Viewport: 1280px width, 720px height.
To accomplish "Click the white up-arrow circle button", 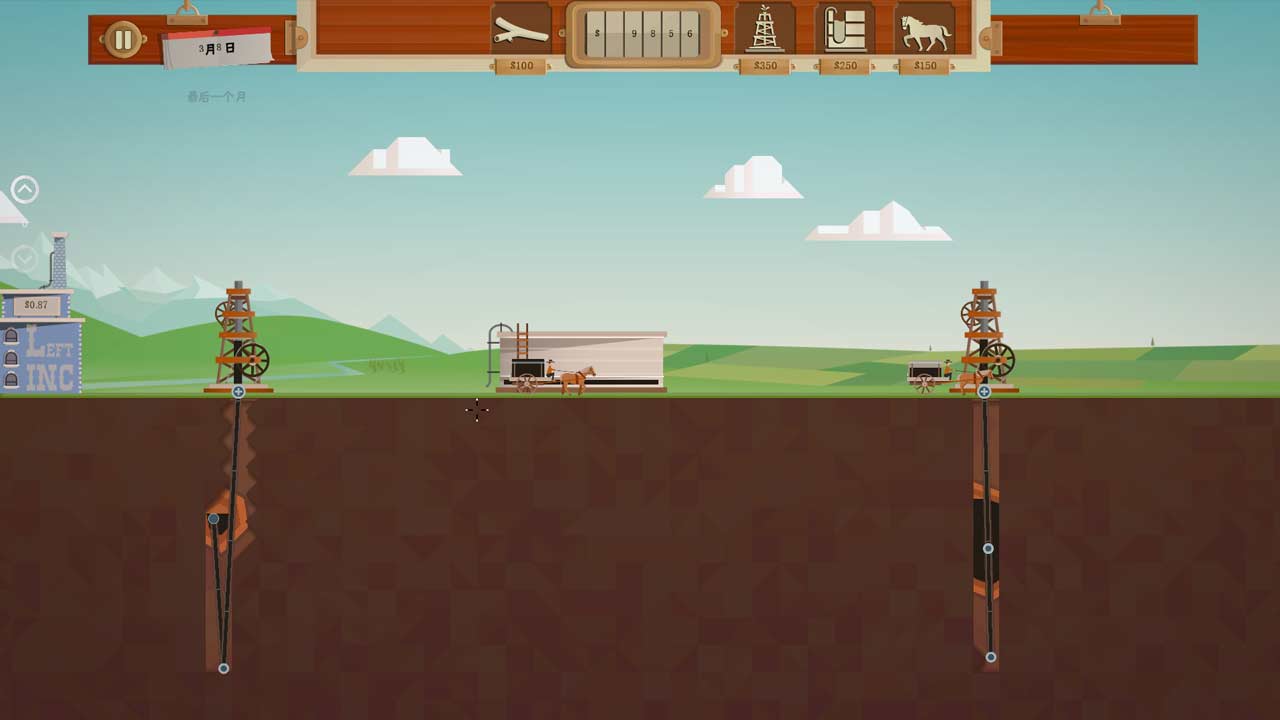I will [x=25, y=189].
